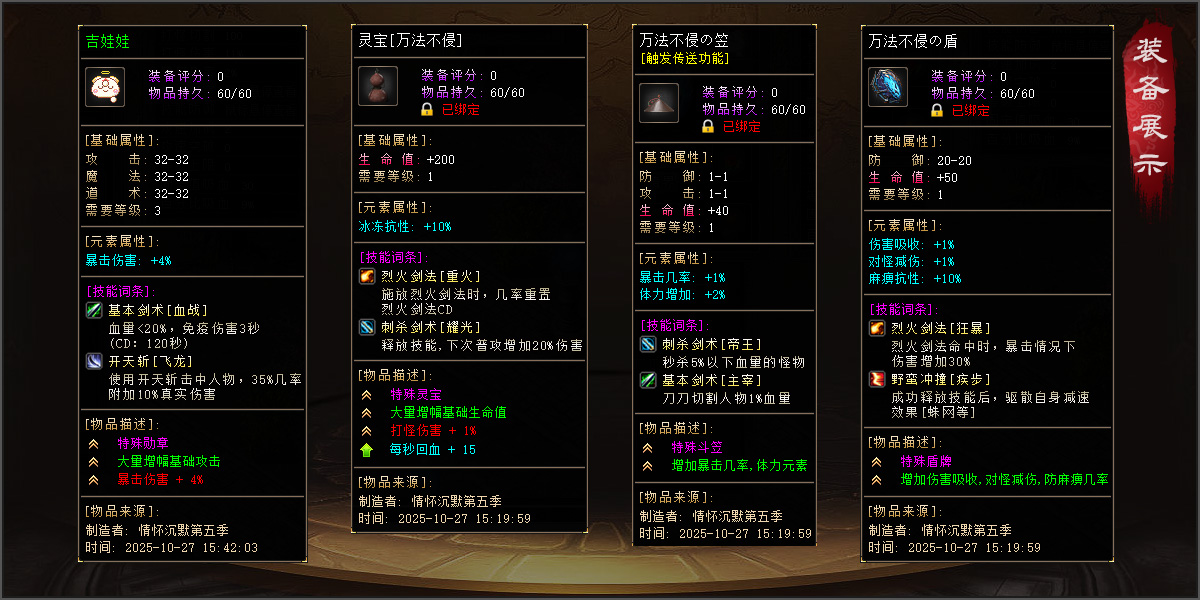Select the 基本剑术[主宰] skill icon
The width and height of the screenshot is (1200, 600).
point(648,379)
